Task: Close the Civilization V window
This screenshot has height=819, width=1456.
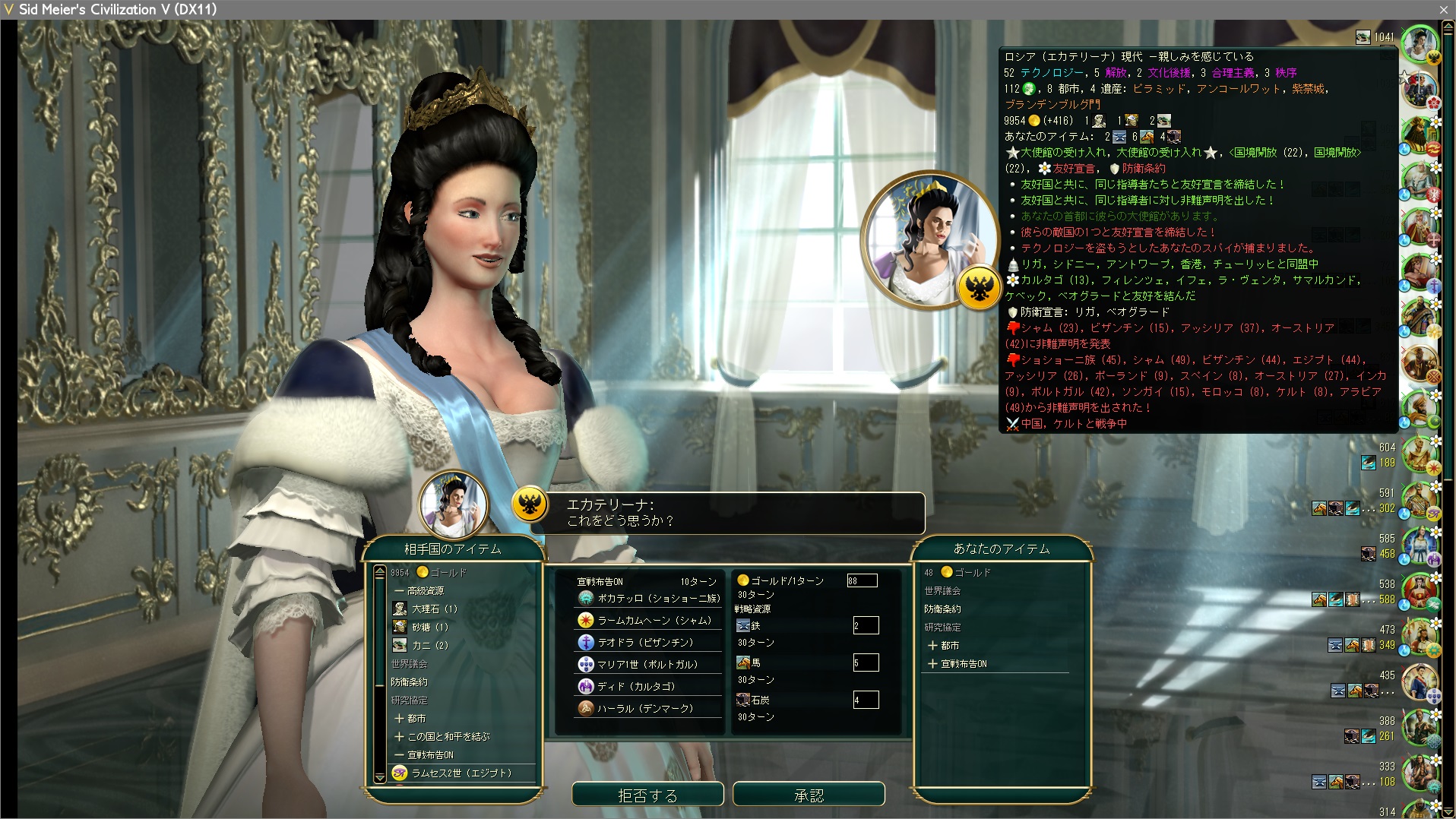Action: click(1443, 9)
